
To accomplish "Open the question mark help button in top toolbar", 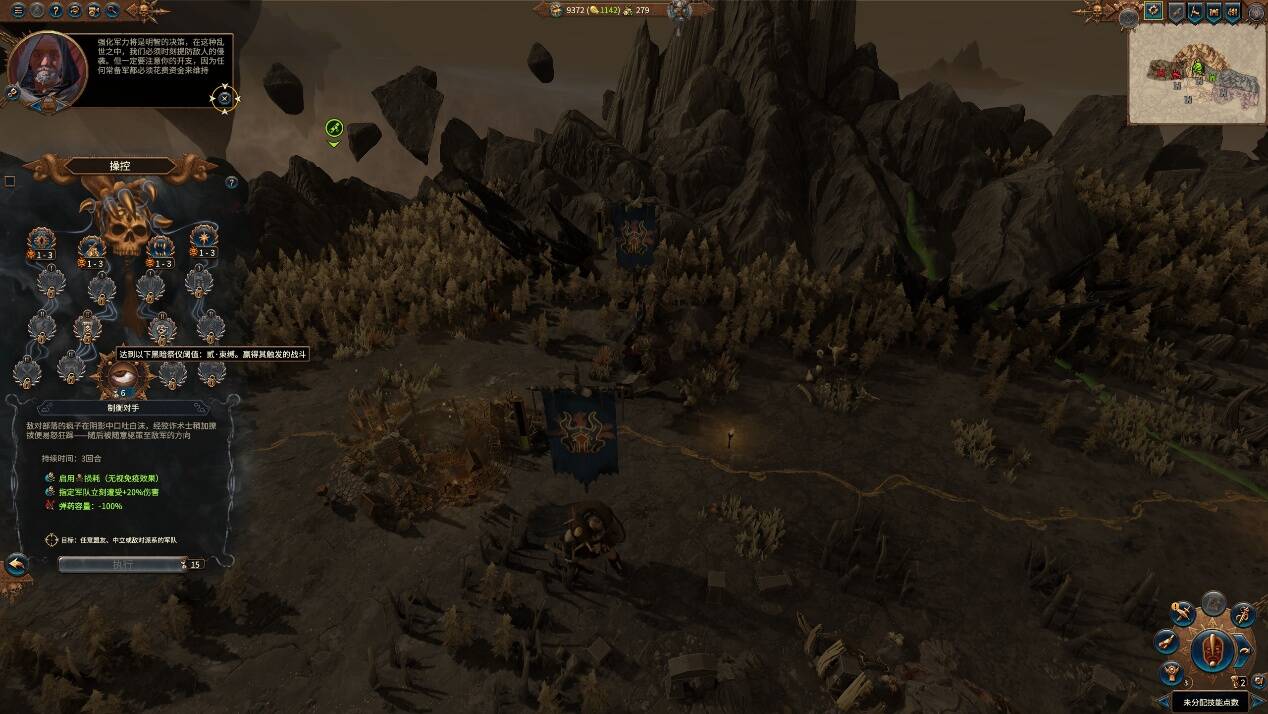I will click(55, 11).
